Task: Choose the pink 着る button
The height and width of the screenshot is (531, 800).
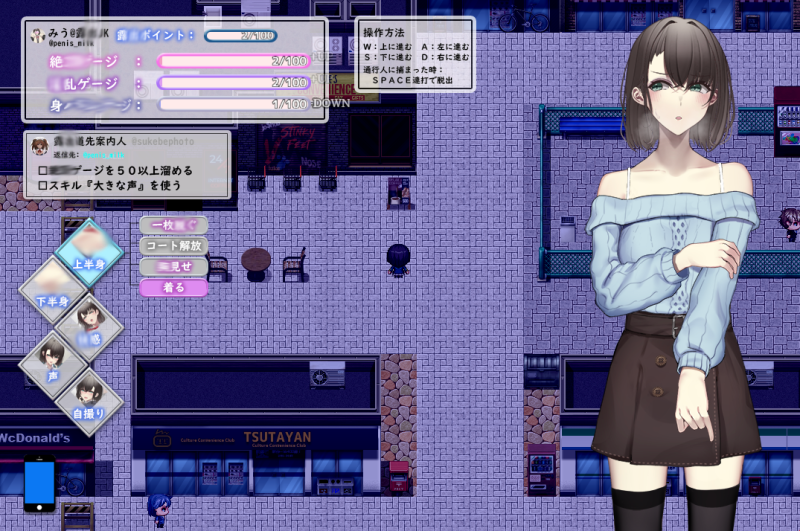Action: (174, 288)
